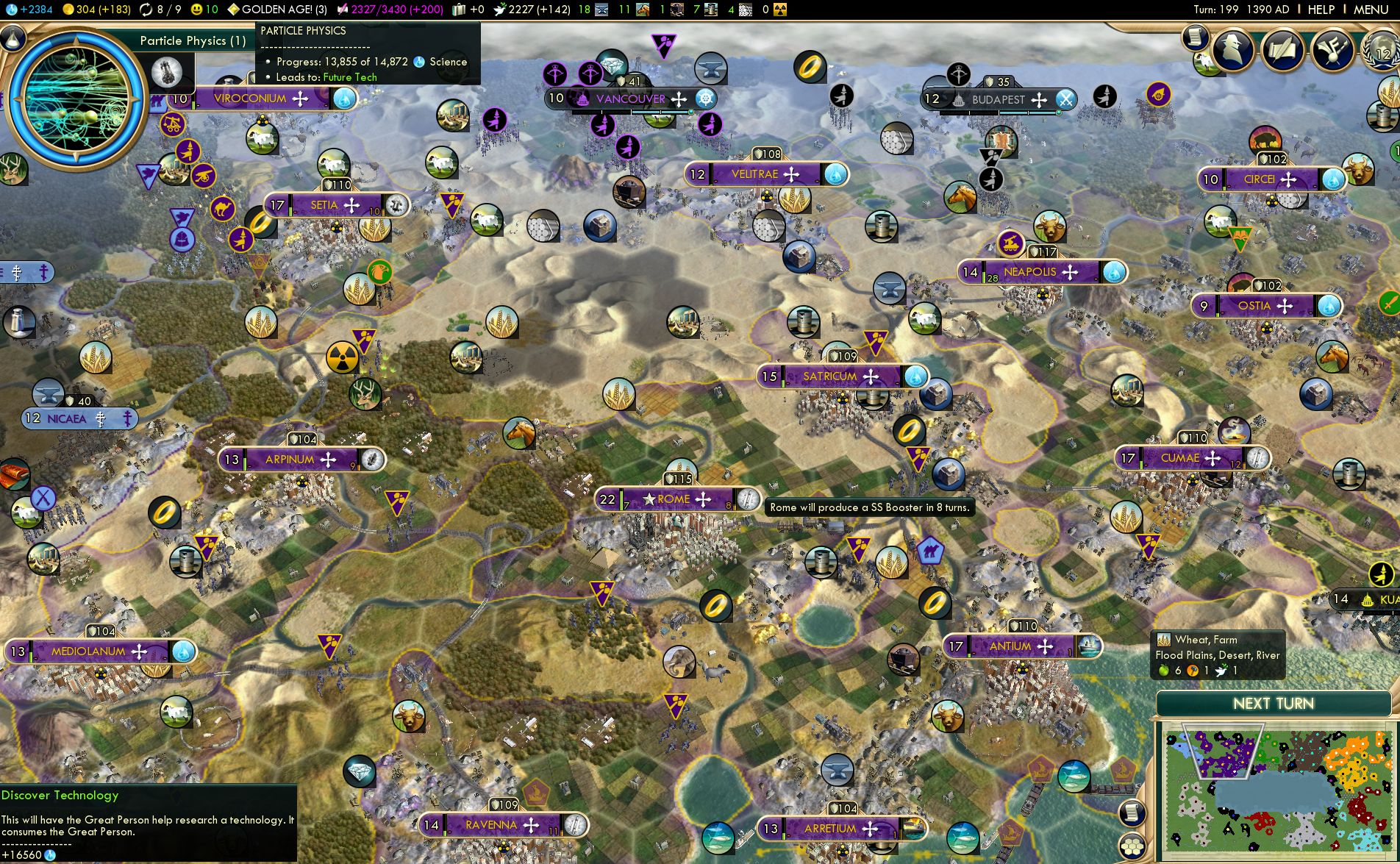Open the HELP Civilopedia

[x=1321, y=10]
